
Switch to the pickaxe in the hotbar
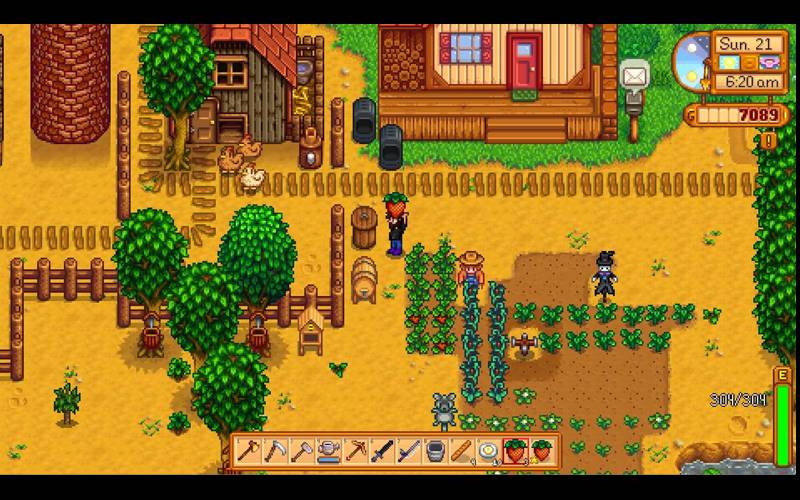(355, 452)
